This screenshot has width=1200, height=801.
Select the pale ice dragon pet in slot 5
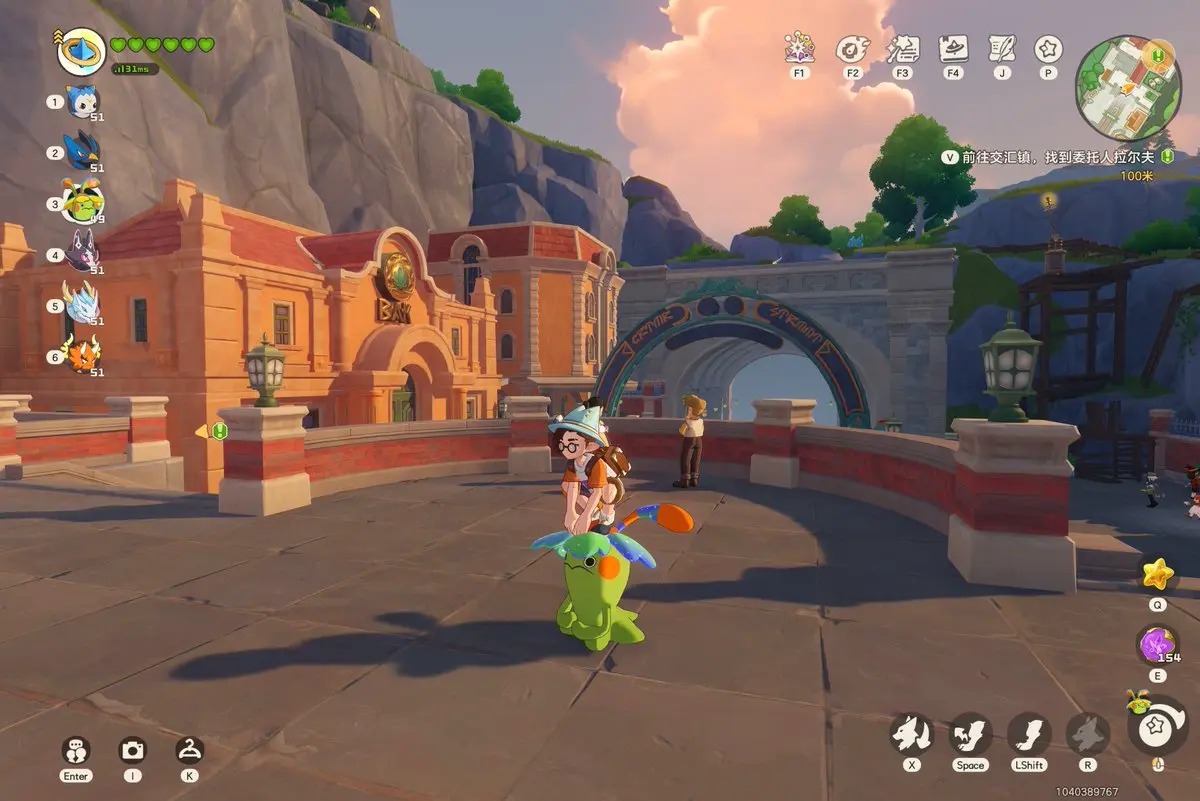click(x=82, y=304)
